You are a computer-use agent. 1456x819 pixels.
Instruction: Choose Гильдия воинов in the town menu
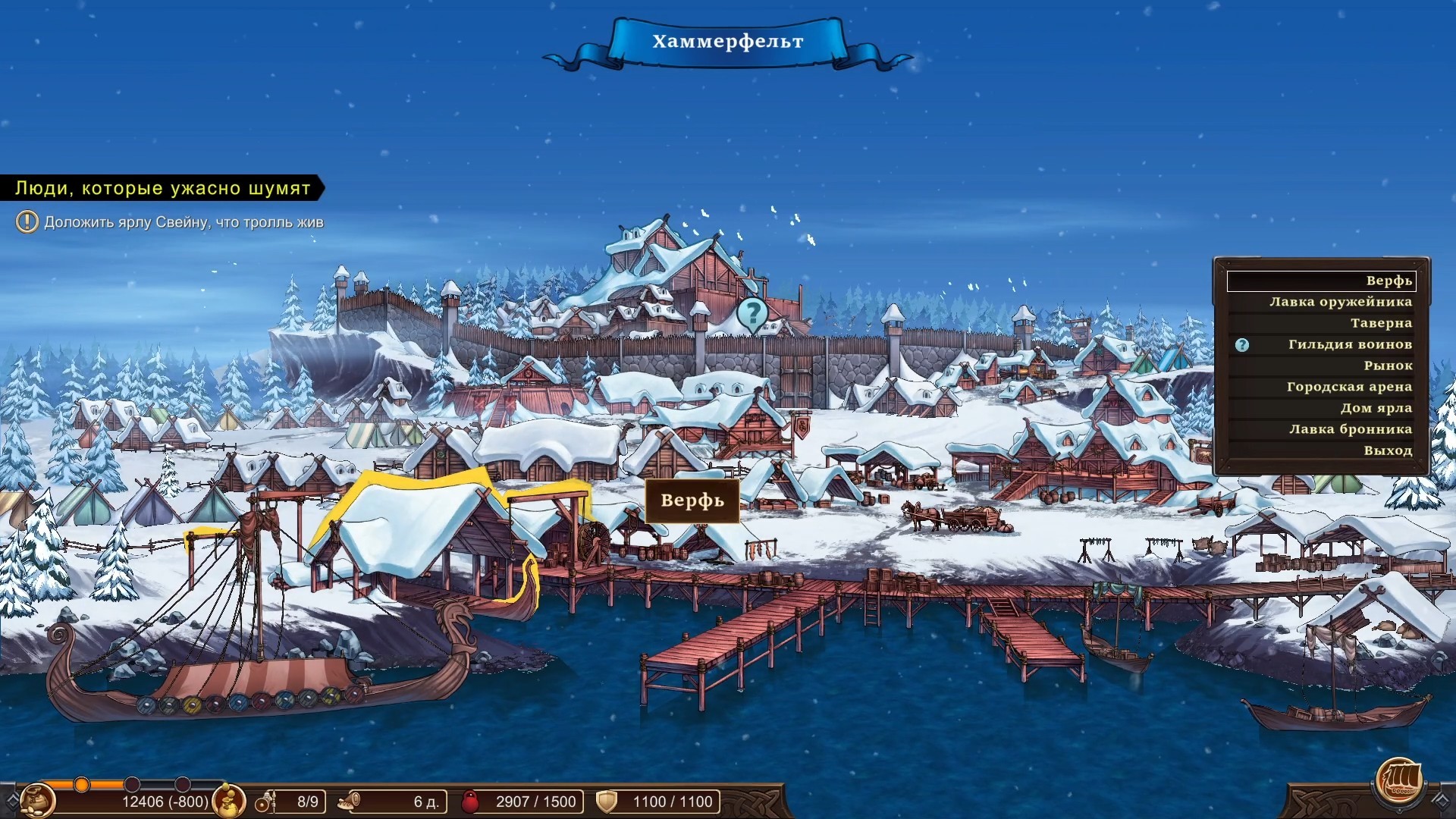[x=1349, y=344]
